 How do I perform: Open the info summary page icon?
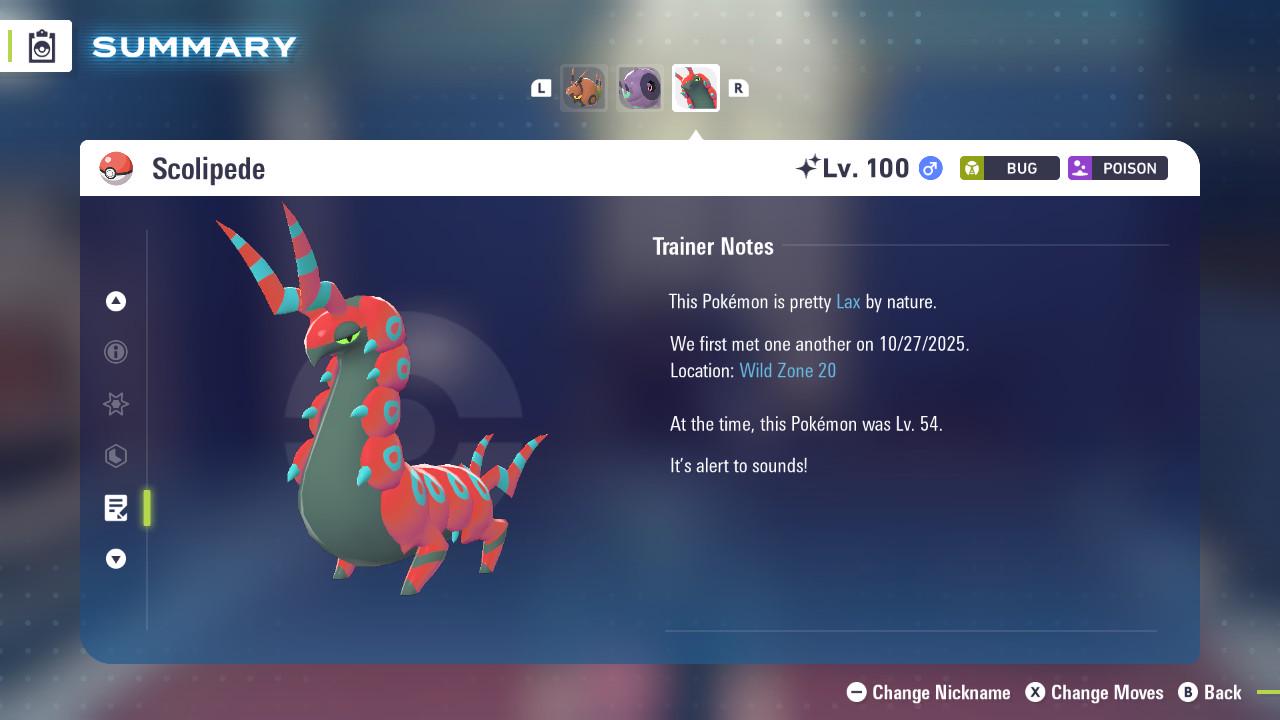click(x=116, y=352)
